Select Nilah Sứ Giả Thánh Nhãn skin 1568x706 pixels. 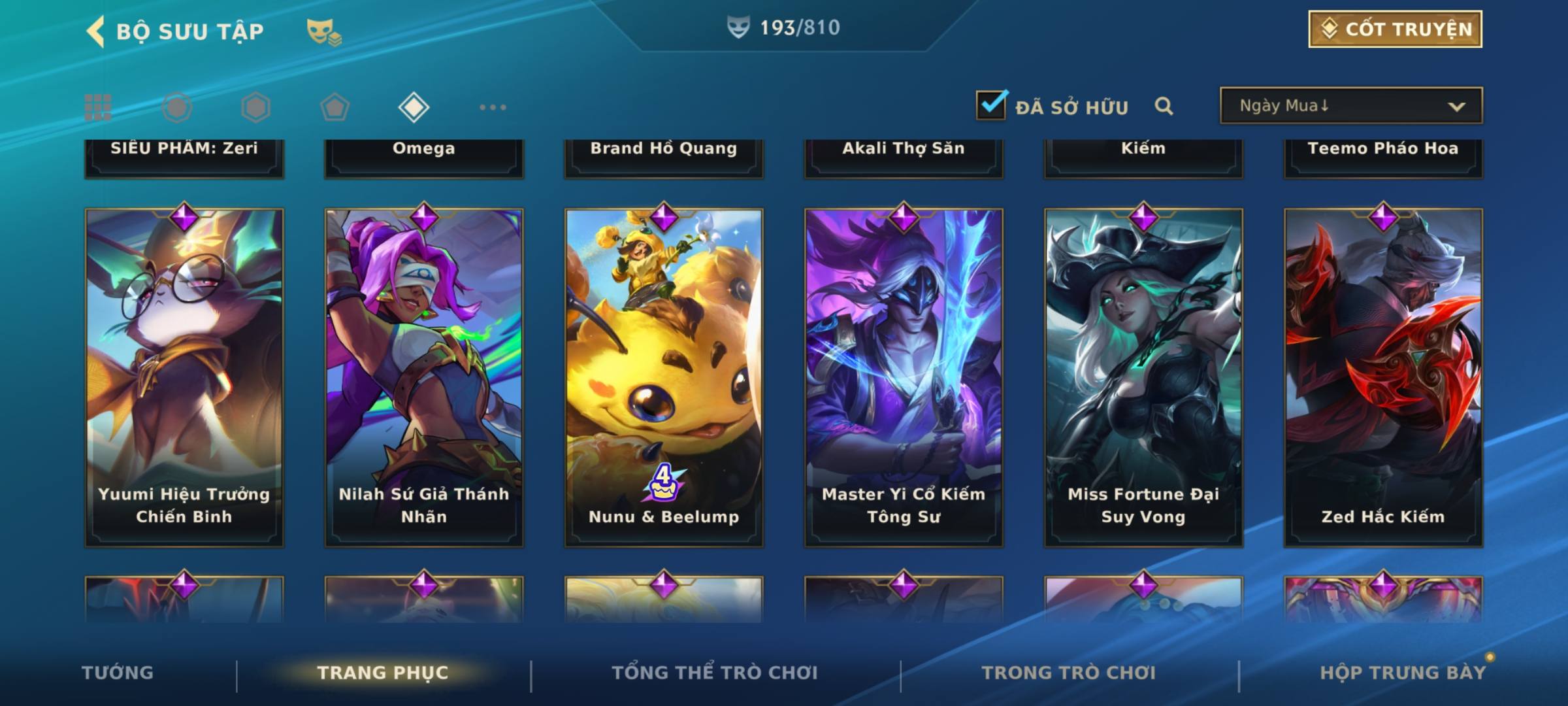click(424, 377)
